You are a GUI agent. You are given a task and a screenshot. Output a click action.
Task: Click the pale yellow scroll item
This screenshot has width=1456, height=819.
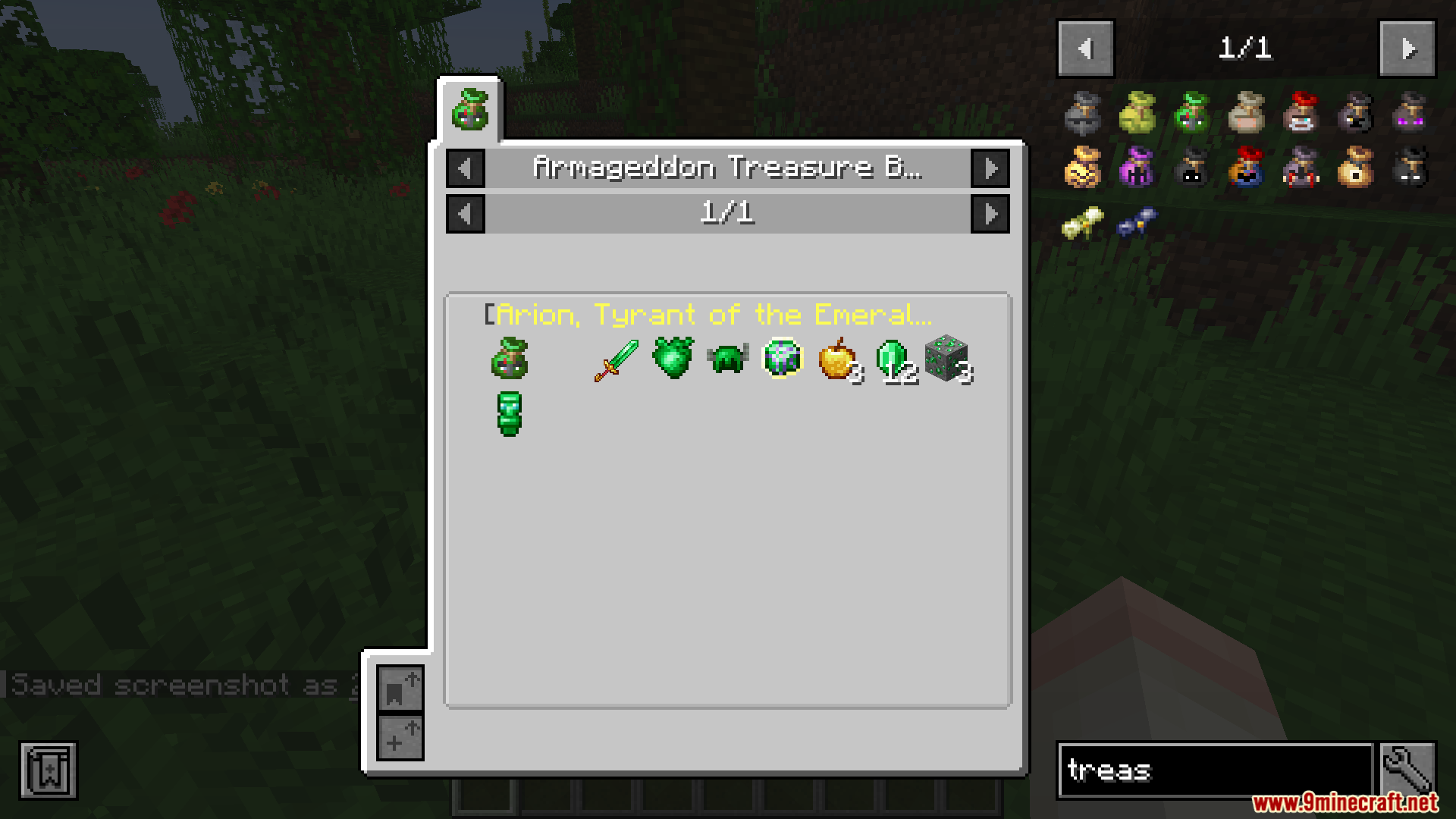pyautogui.click(x=1082, y=222)
